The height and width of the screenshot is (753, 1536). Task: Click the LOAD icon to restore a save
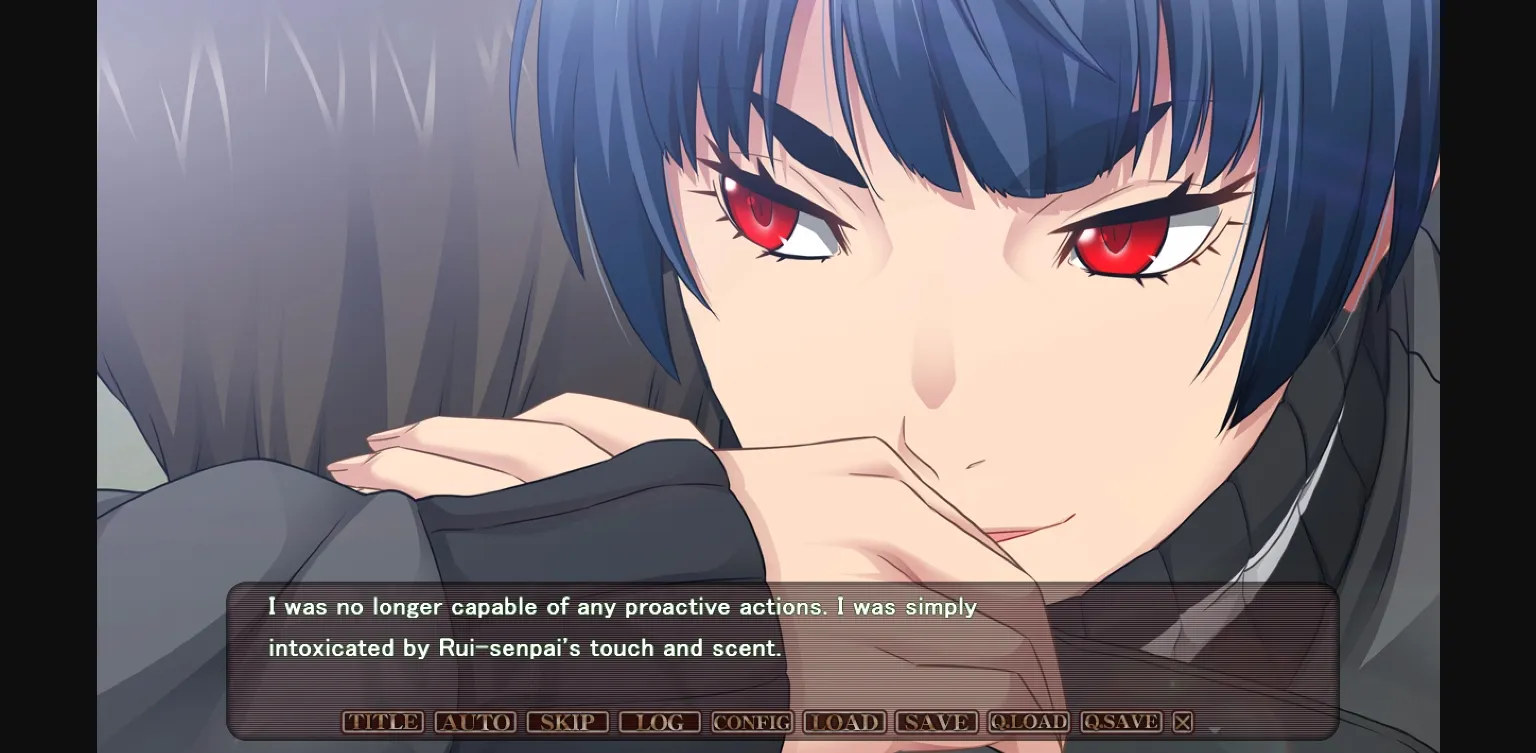[844, 721]
